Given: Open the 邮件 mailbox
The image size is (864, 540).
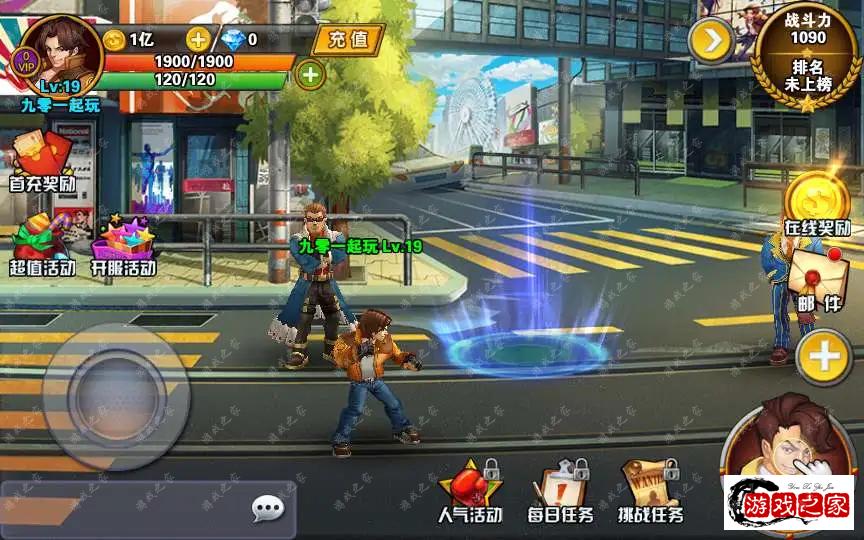Looking at the screenshot, I should tap(818, 281).
